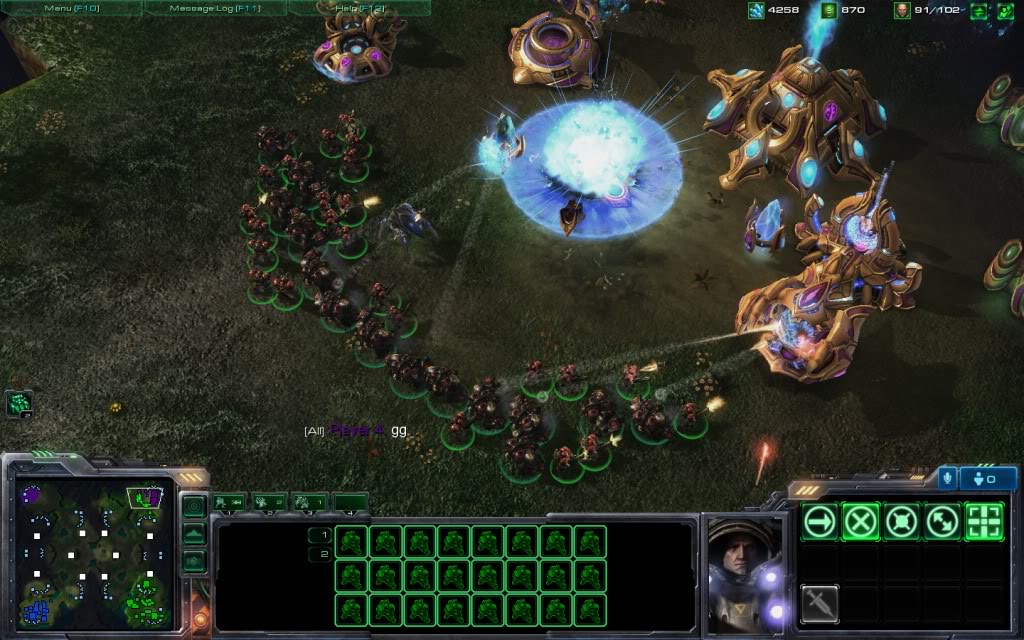
Task: Use the Stimpack syringe ability
Action: tap(819, 603)
